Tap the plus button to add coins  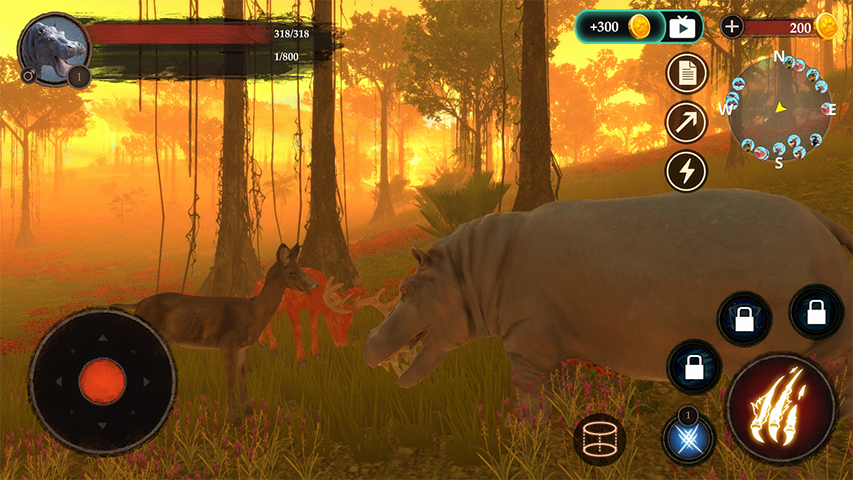point(732,27)
